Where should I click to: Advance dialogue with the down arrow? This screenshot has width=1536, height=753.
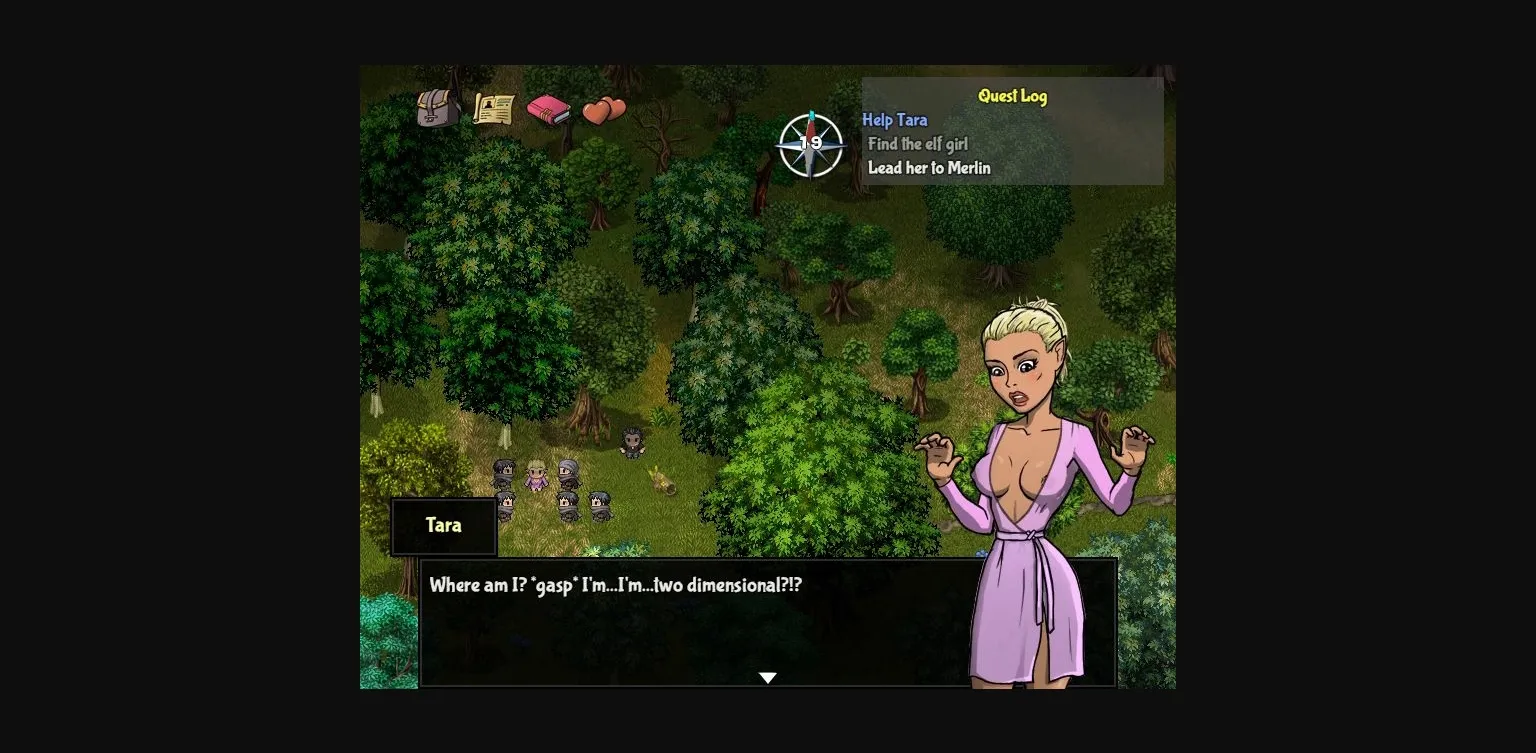(767, 677)
